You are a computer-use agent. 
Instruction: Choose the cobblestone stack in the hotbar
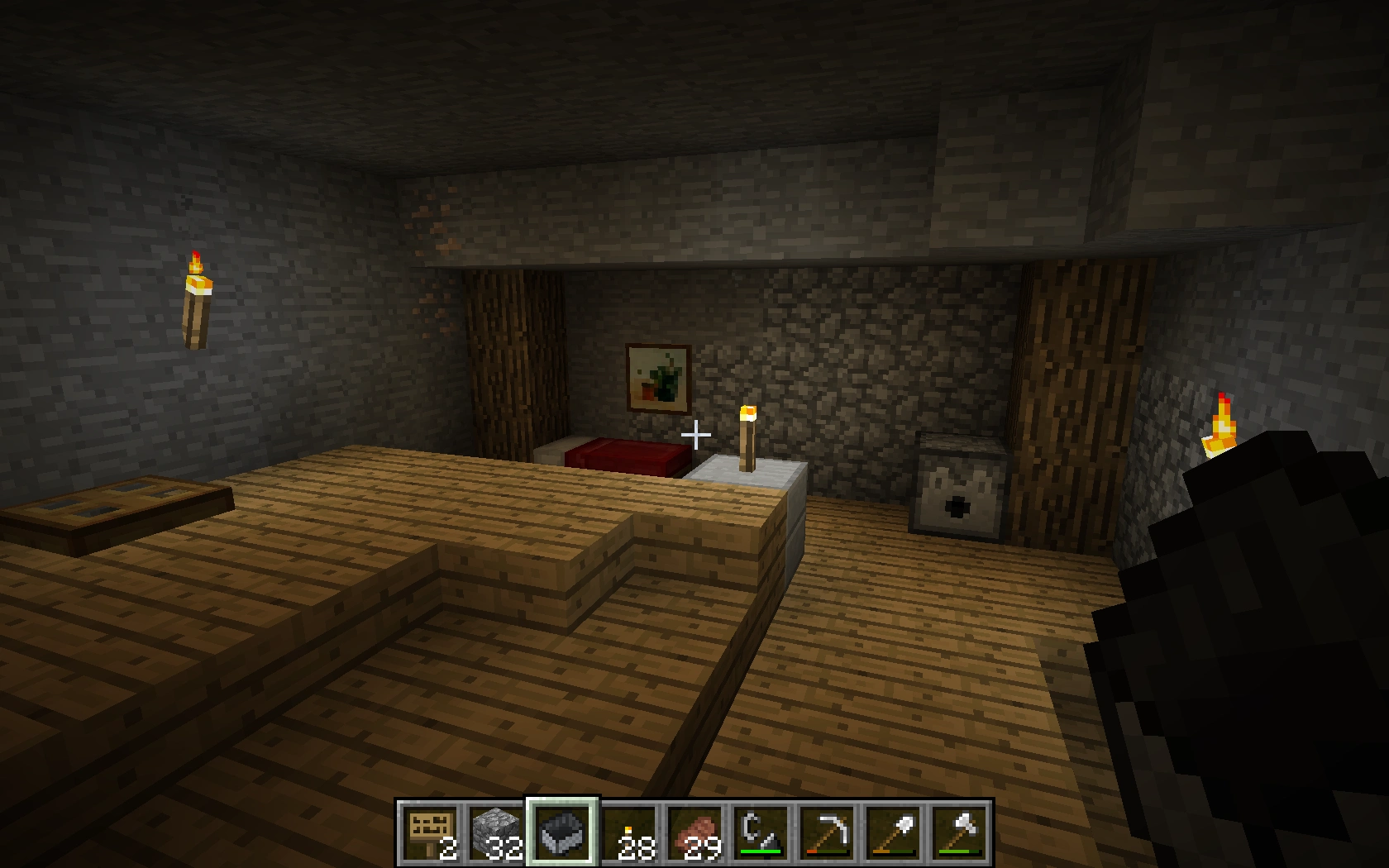[x=497, y=832]
